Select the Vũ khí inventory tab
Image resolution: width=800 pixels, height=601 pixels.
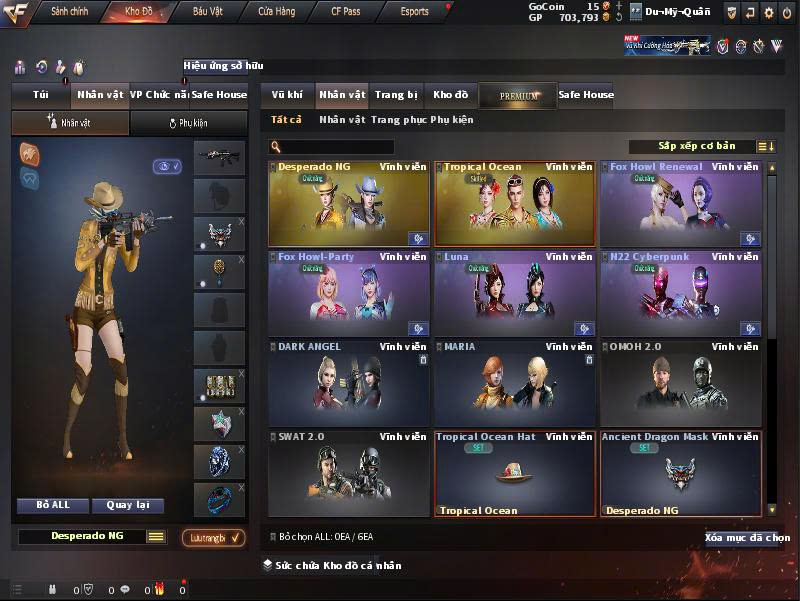point(287,95)
